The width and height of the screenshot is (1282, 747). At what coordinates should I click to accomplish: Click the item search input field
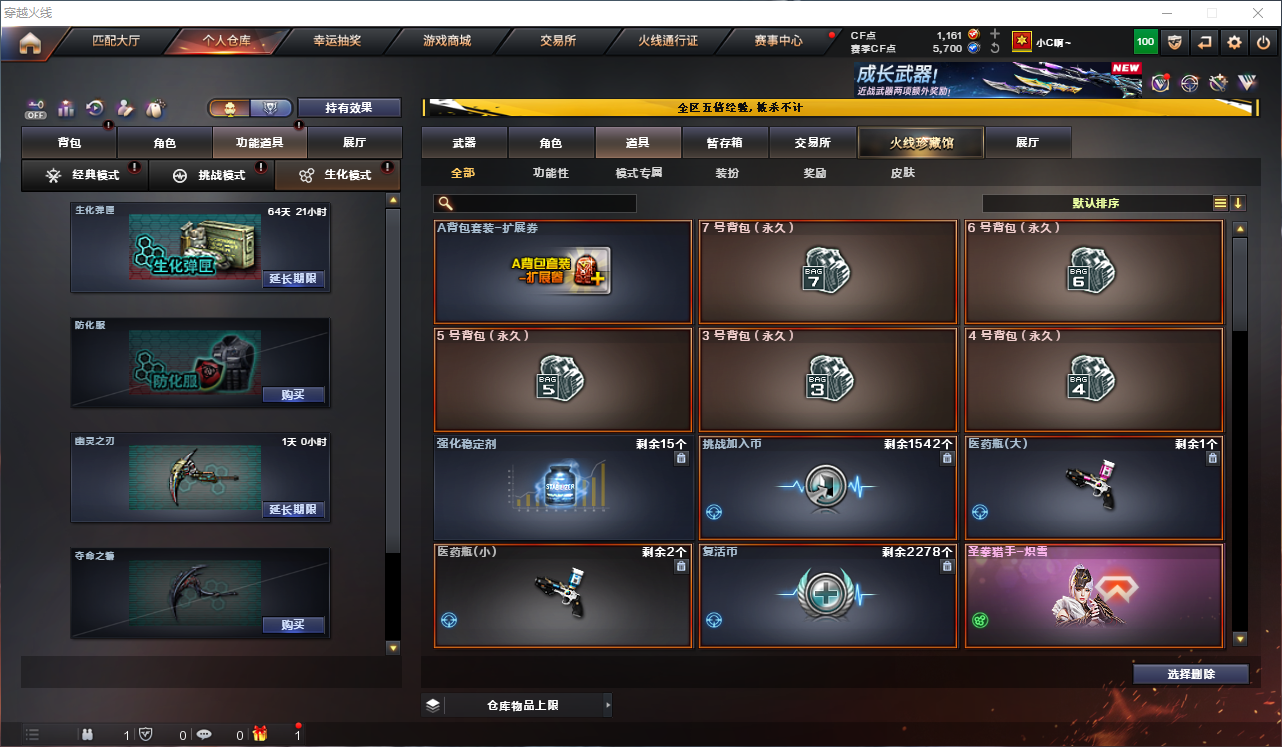pyautogui.click(x=535, y=203)
